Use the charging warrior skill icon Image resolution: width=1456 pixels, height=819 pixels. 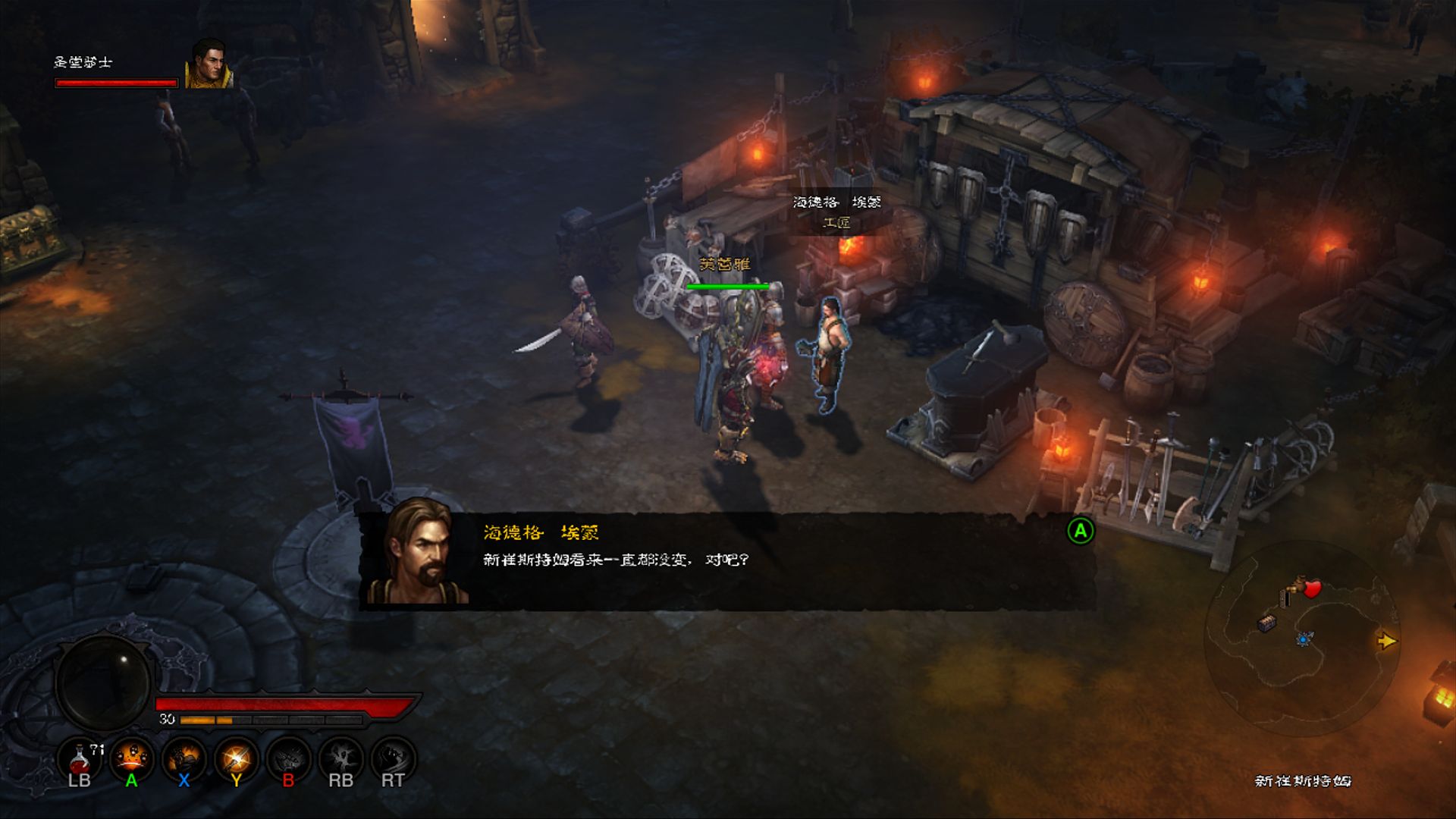[x=184, y=758]
